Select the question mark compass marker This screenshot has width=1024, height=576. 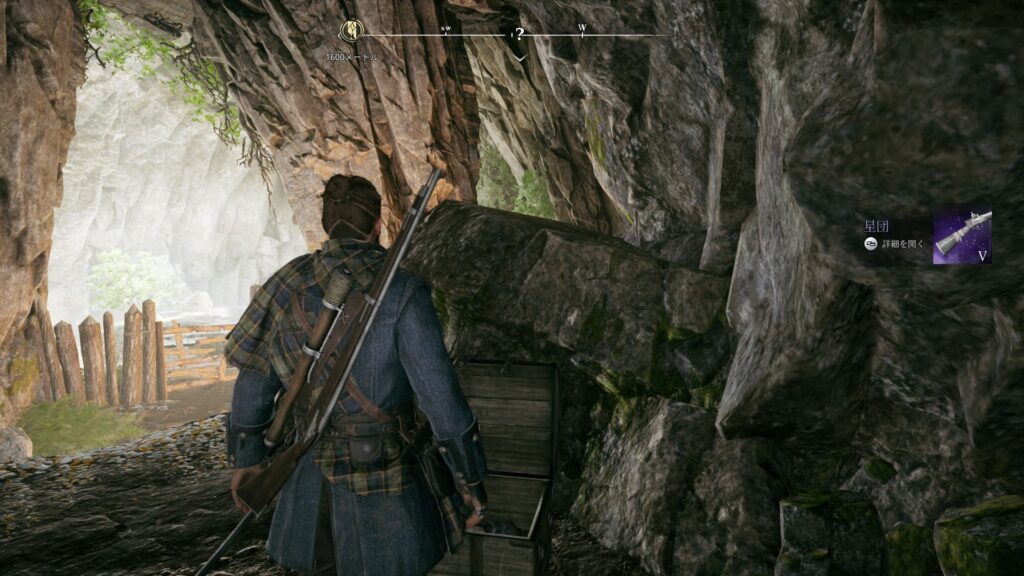pos(519,34)
